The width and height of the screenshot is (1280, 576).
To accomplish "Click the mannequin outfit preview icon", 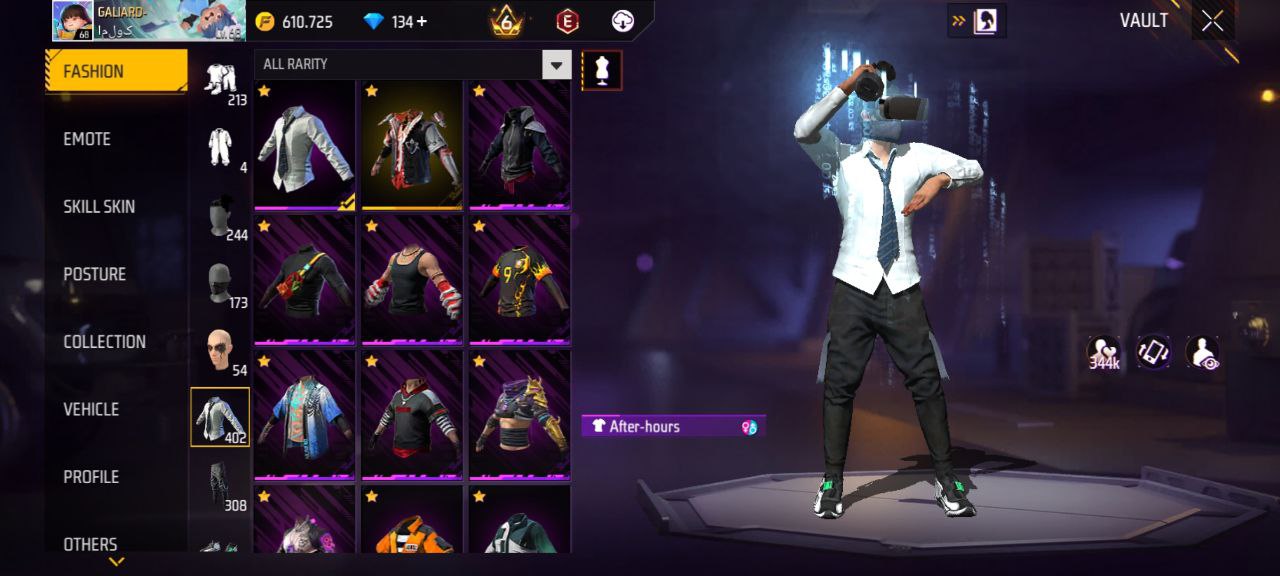I will coord(602,70).
